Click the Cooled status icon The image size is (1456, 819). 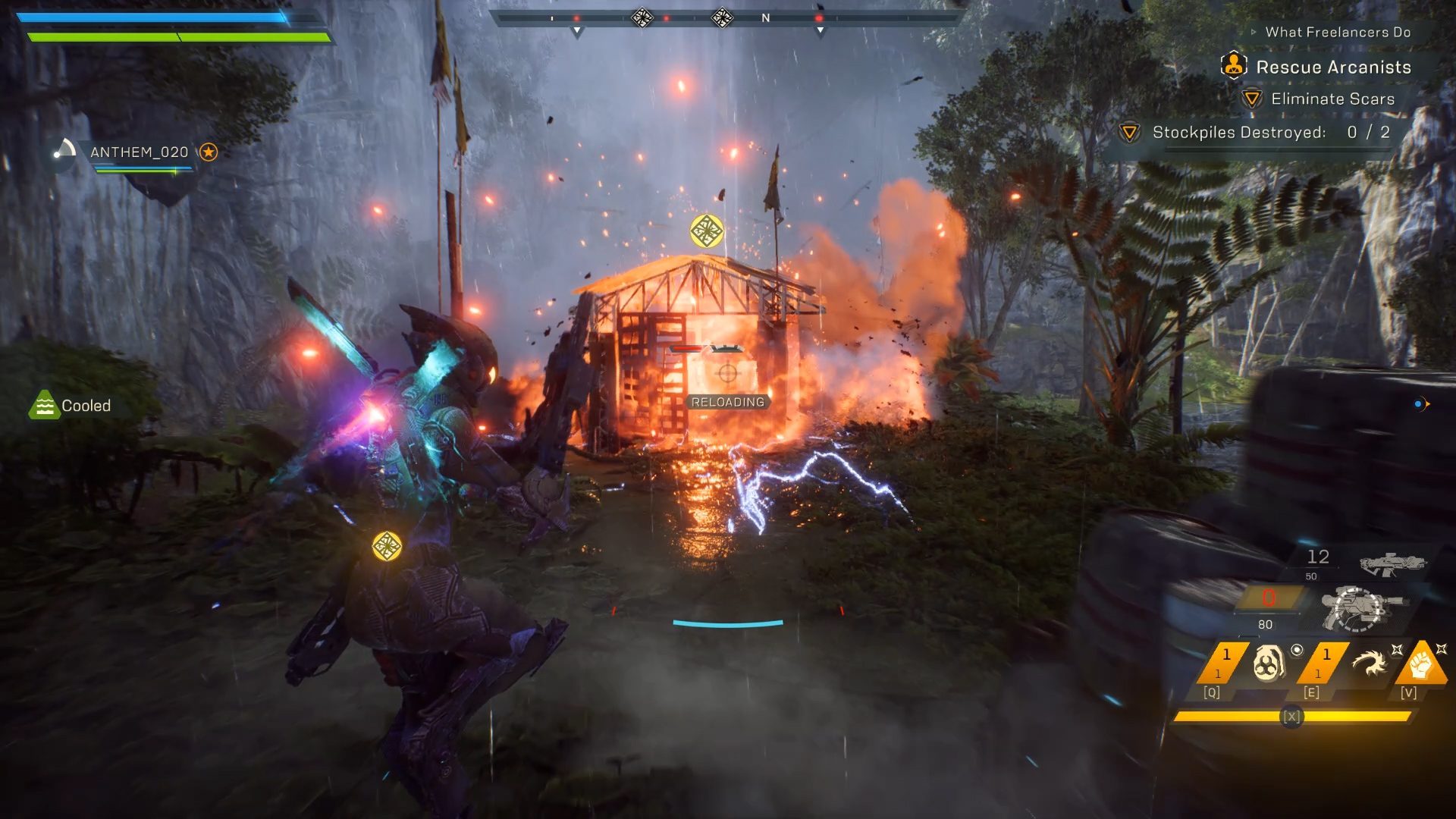(44, 406)
